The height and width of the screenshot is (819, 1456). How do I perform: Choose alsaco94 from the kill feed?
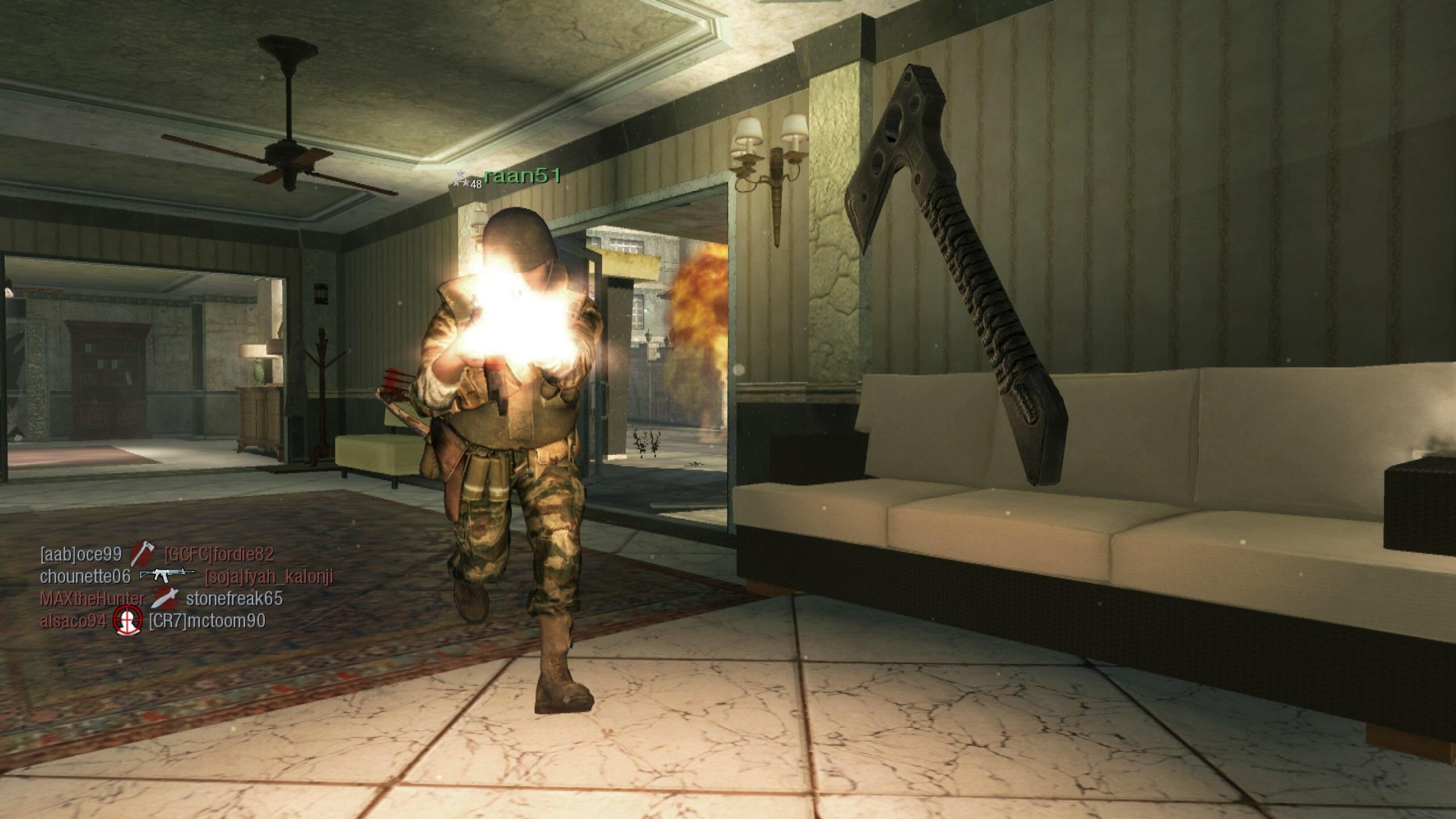(73, 621)
